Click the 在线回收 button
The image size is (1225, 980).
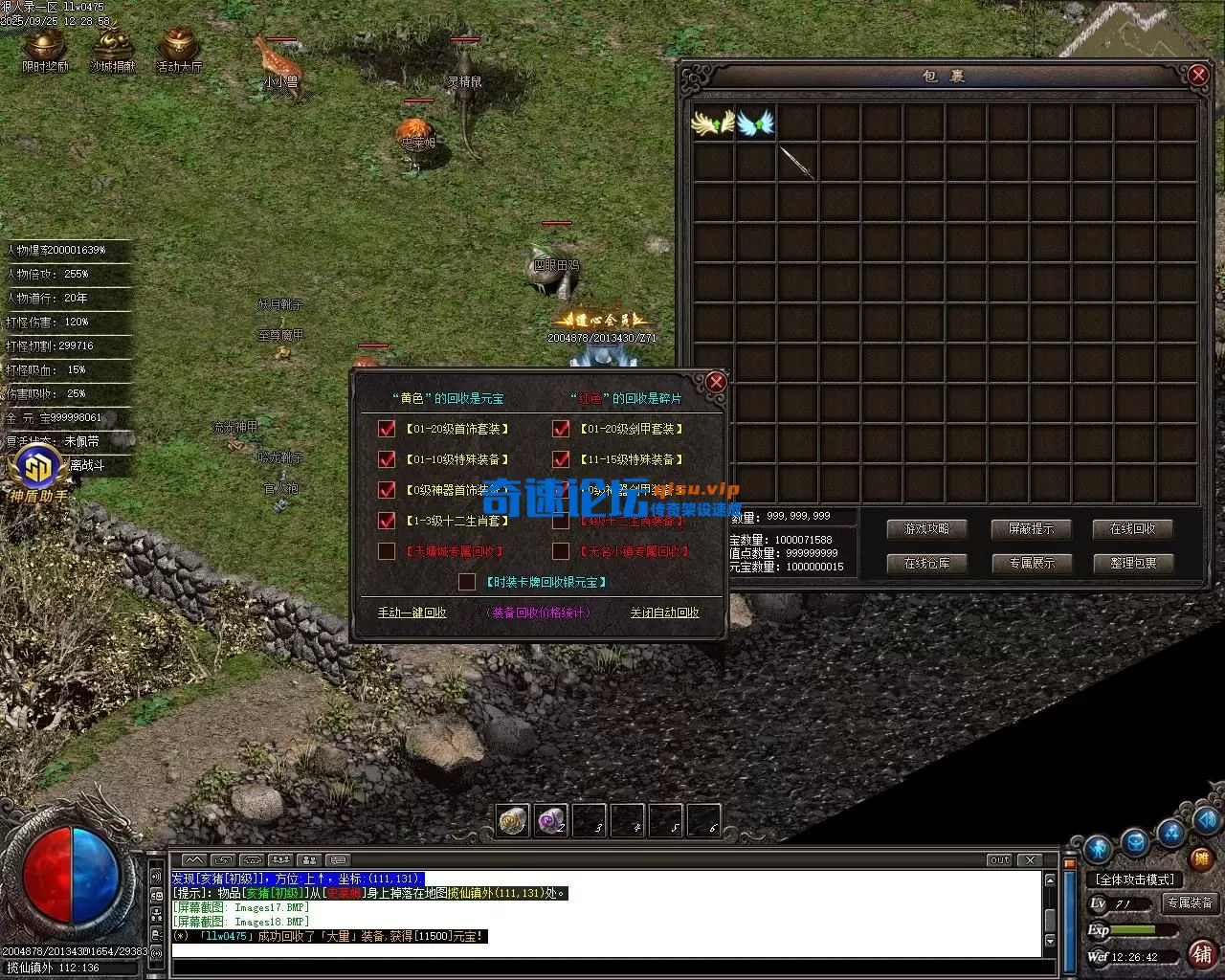point(1133,528)
